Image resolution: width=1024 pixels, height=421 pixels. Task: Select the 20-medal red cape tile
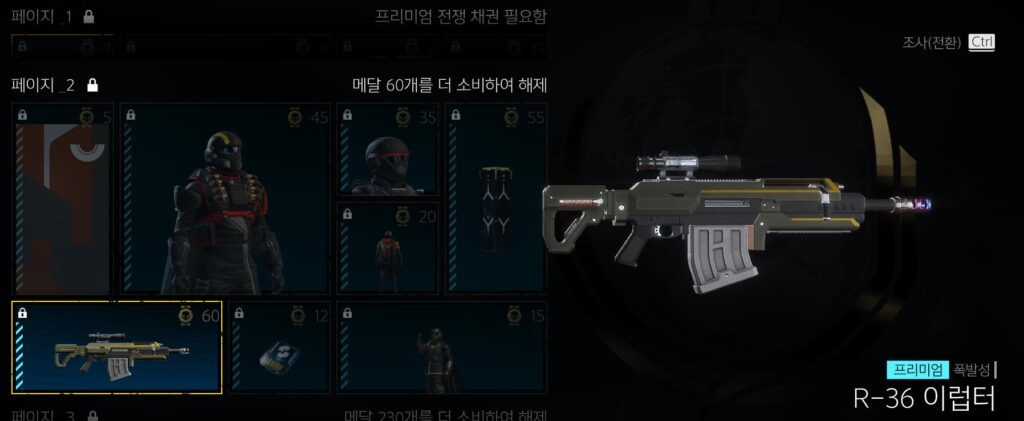(x=387, y=248)
